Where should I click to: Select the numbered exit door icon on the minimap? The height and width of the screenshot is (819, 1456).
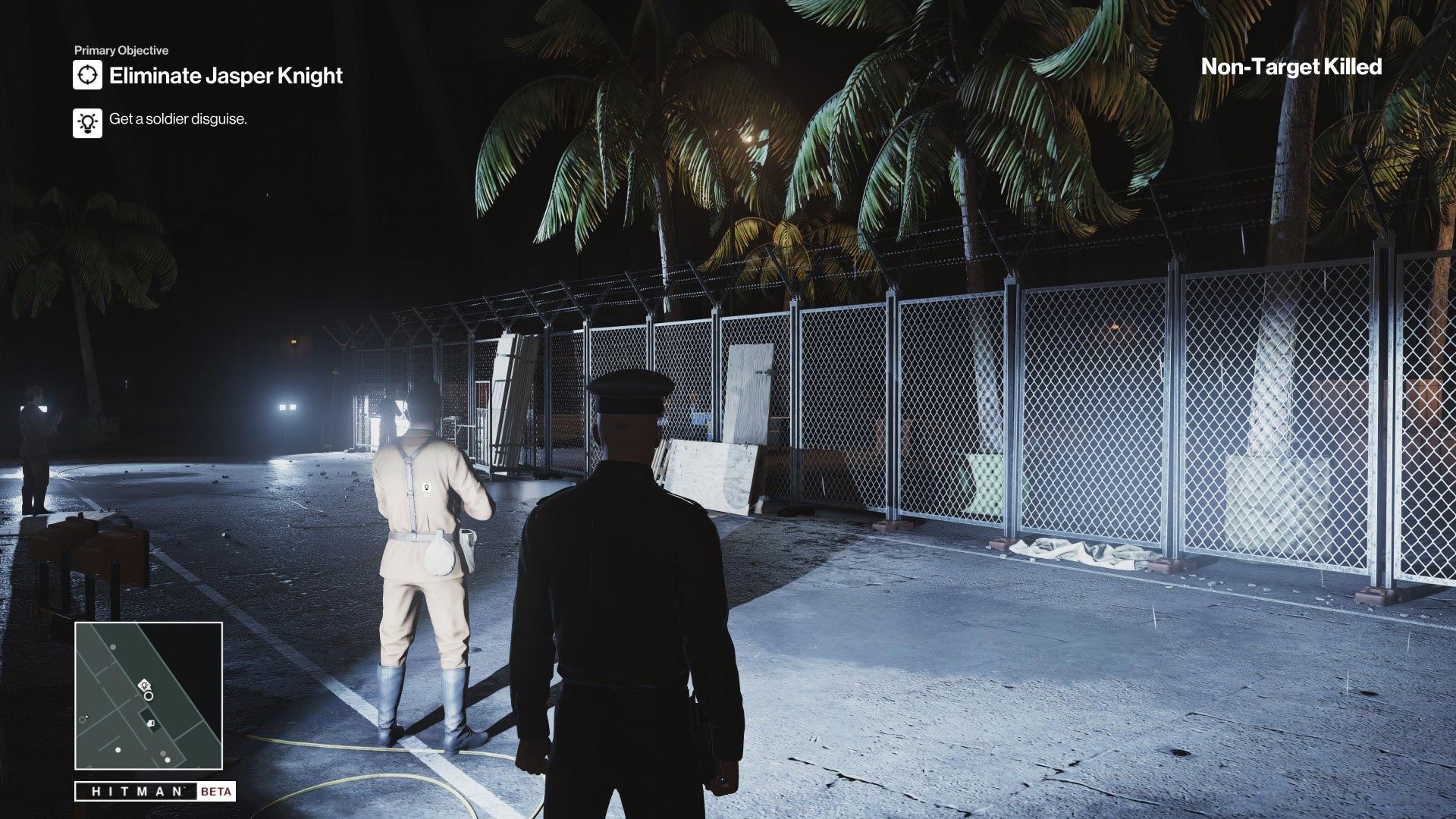(x=151, y=723)
